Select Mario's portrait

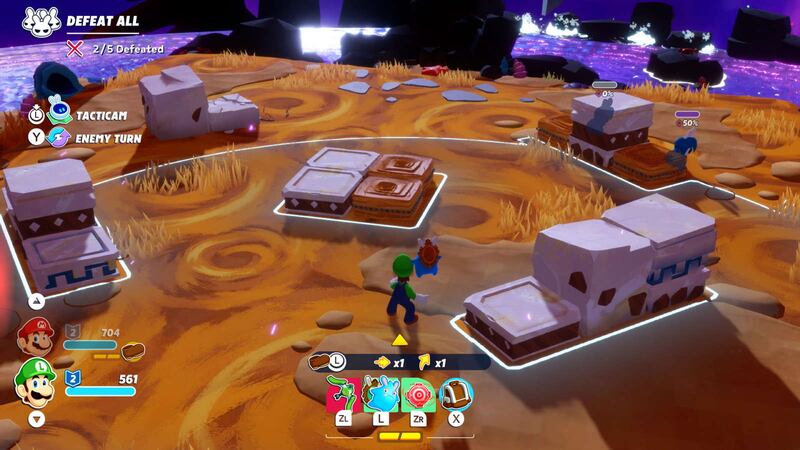click(35, 336)
